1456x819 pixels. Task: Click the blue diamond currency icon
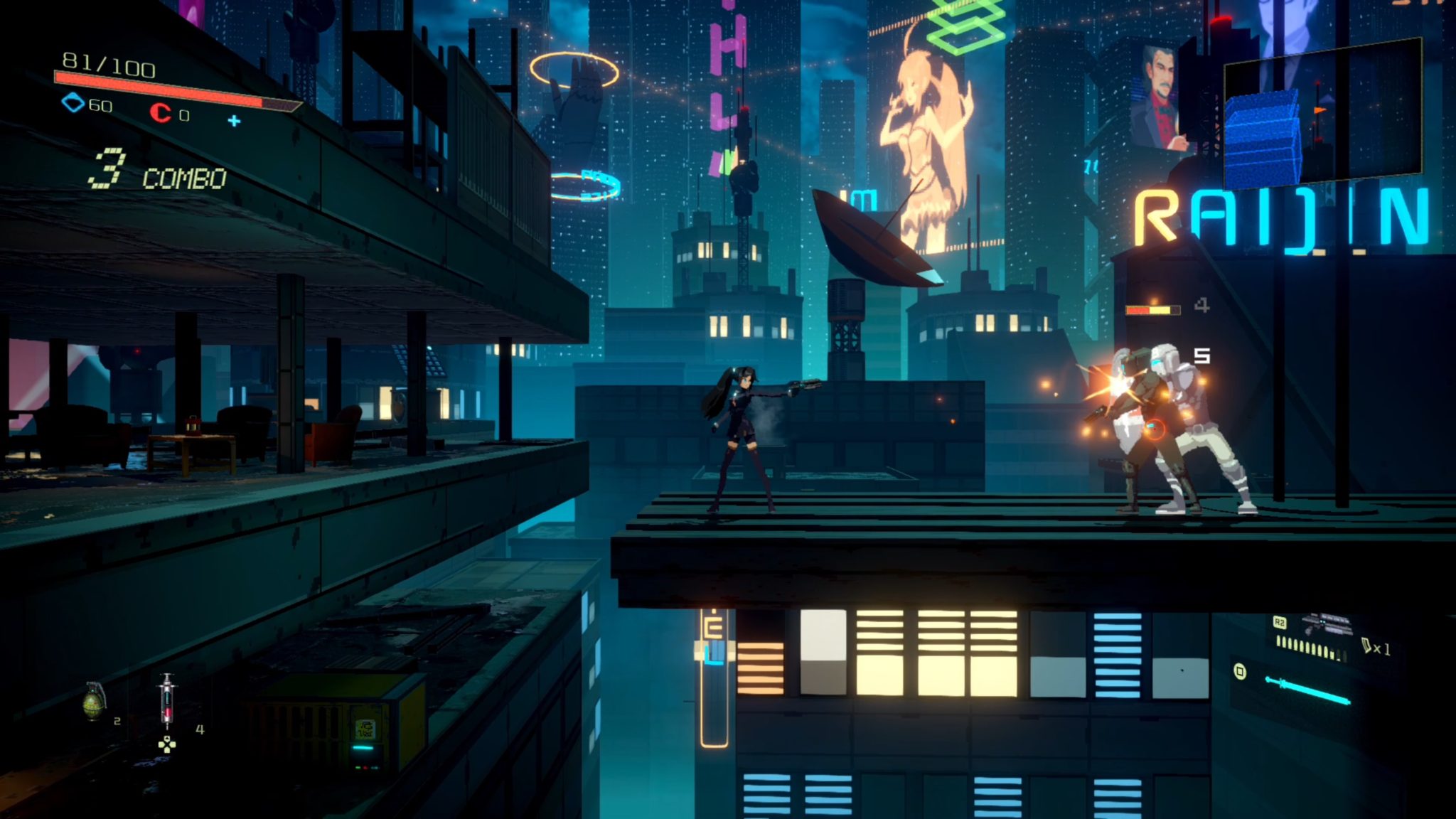73,104
